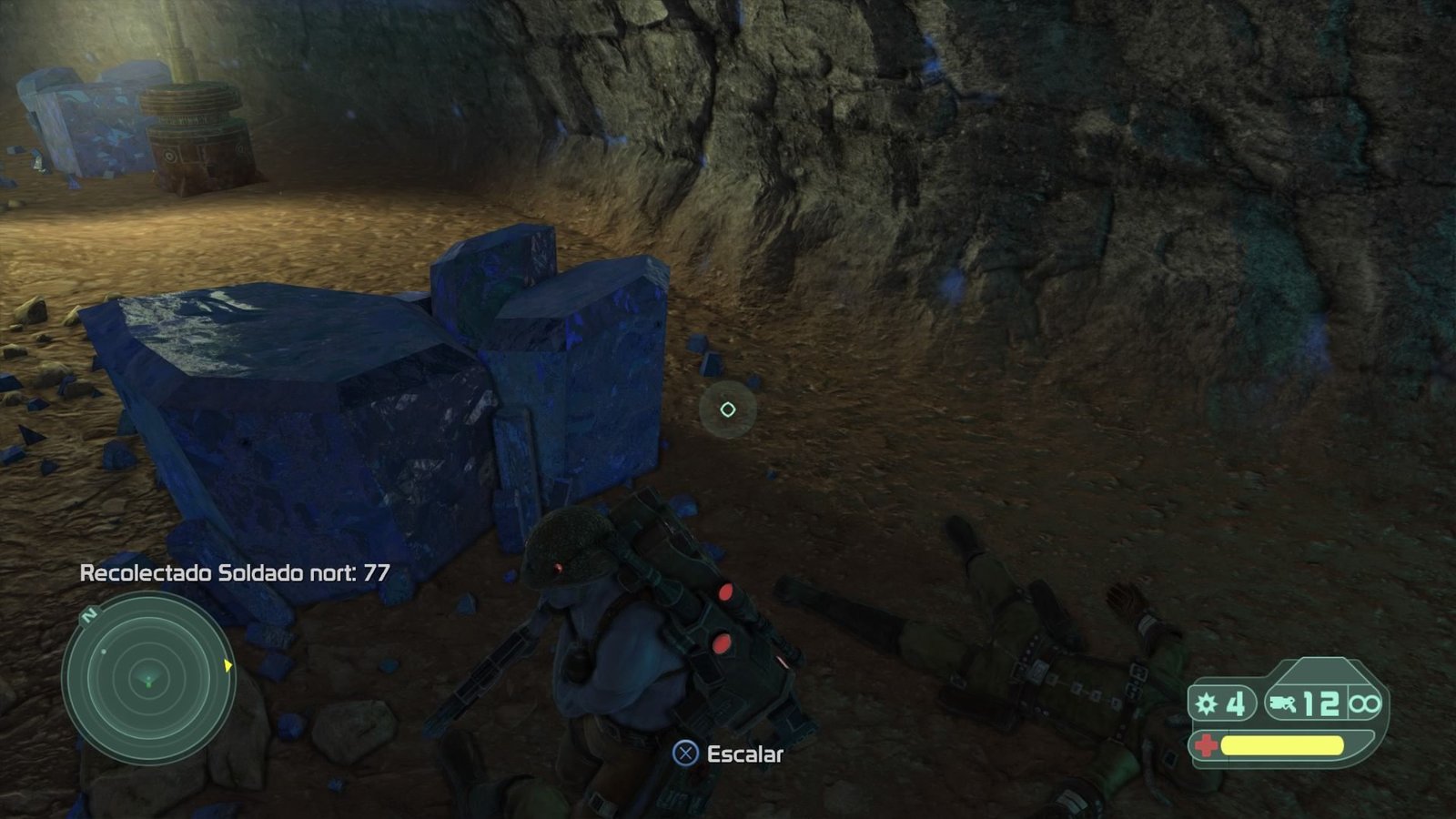
Task: Click the rifle ammo icon in the HUD
Action: [1283, 703]
